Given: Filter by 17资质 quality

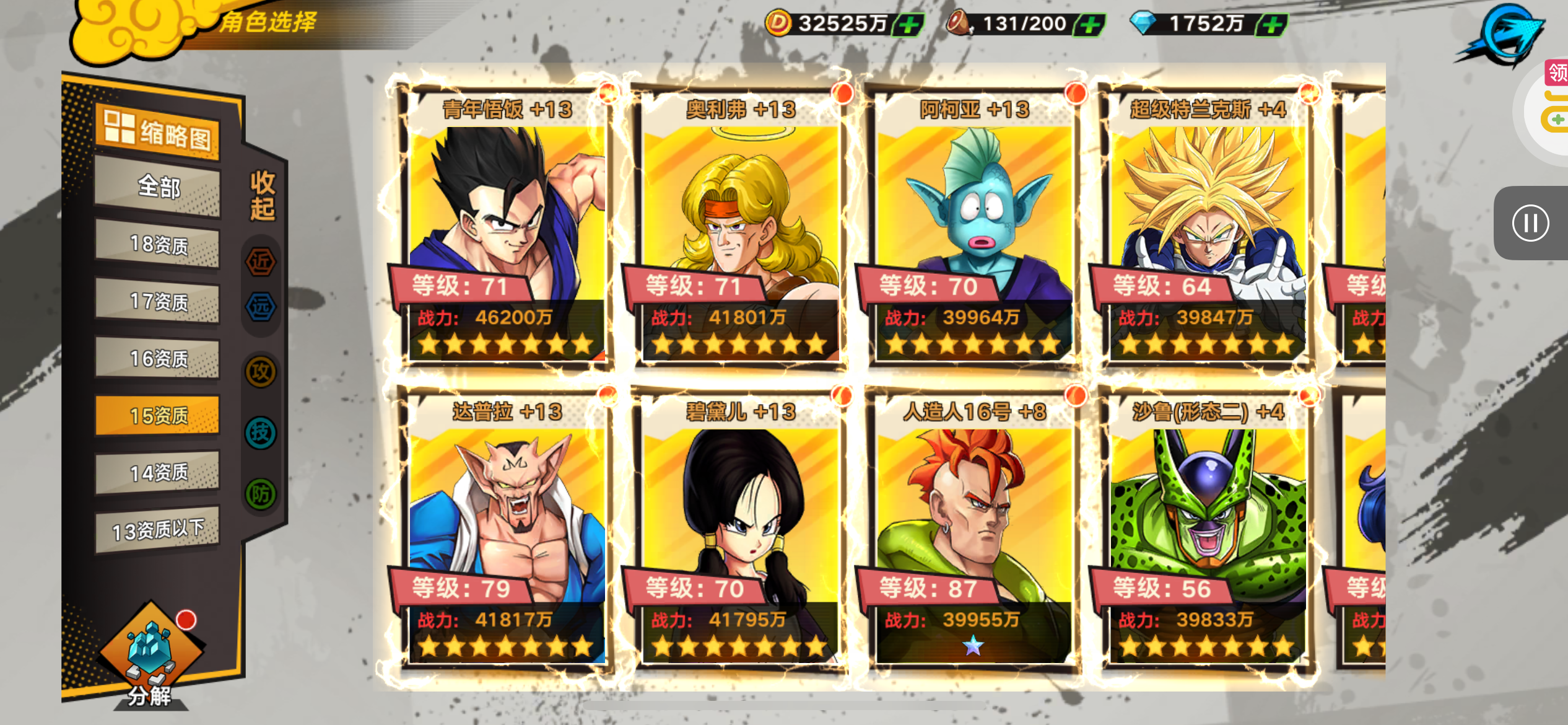Looking at the screenshot, I should [158, 302].
